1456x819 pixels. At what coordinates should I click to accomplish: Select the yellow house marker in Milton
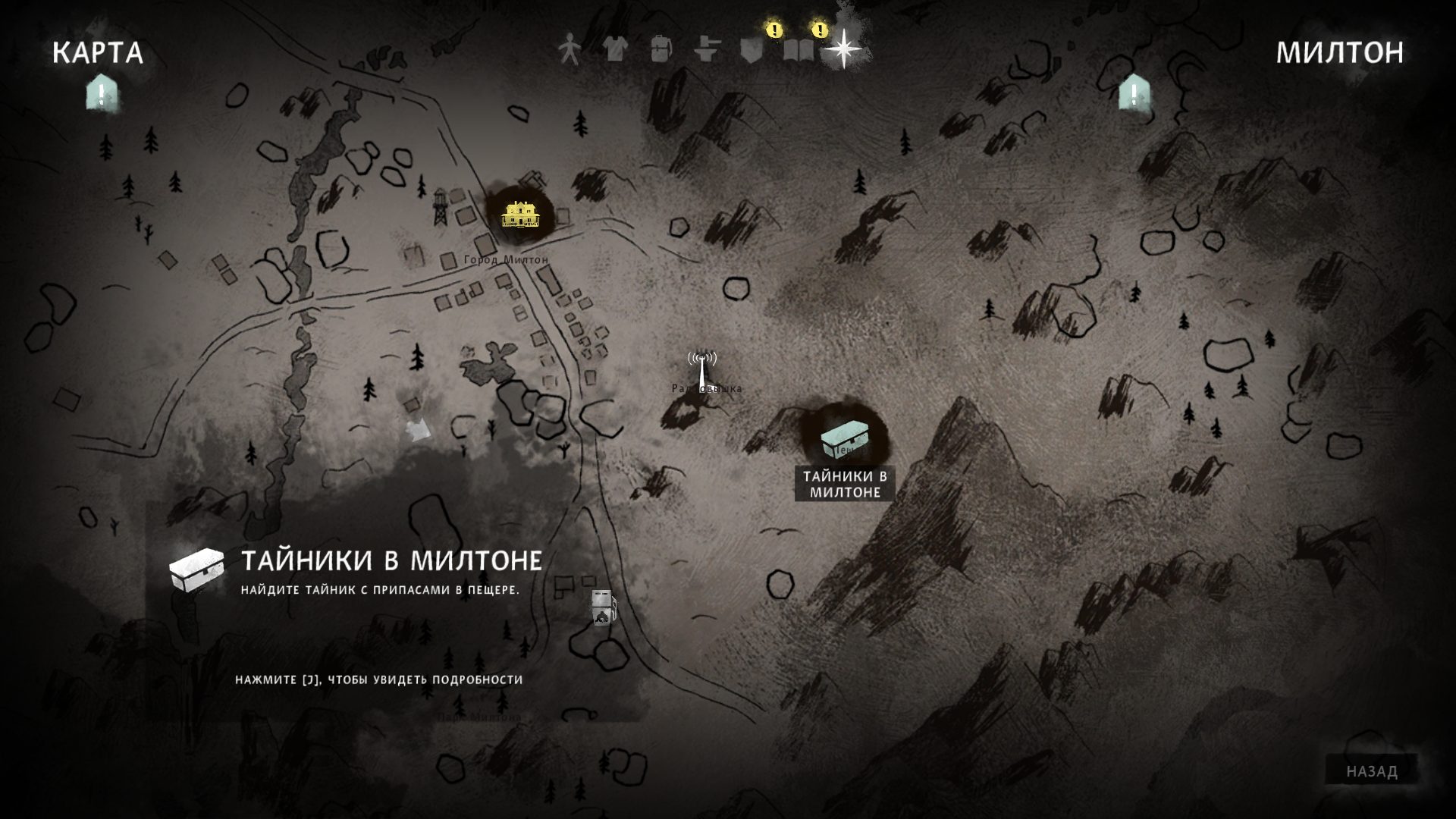tap(520, 214)
